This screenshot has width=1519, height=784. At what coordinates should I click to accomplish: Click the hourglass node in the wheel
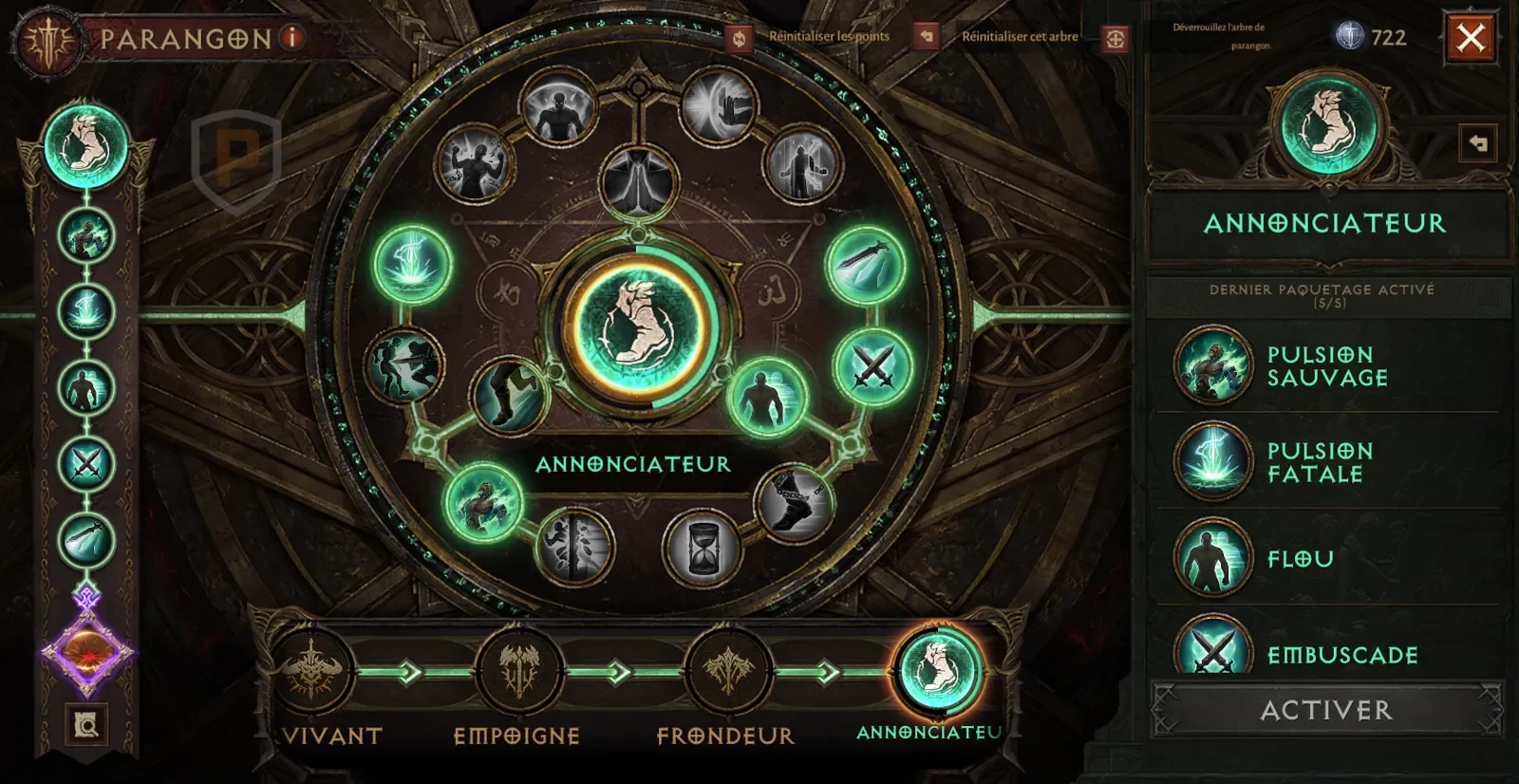(703, 547)
